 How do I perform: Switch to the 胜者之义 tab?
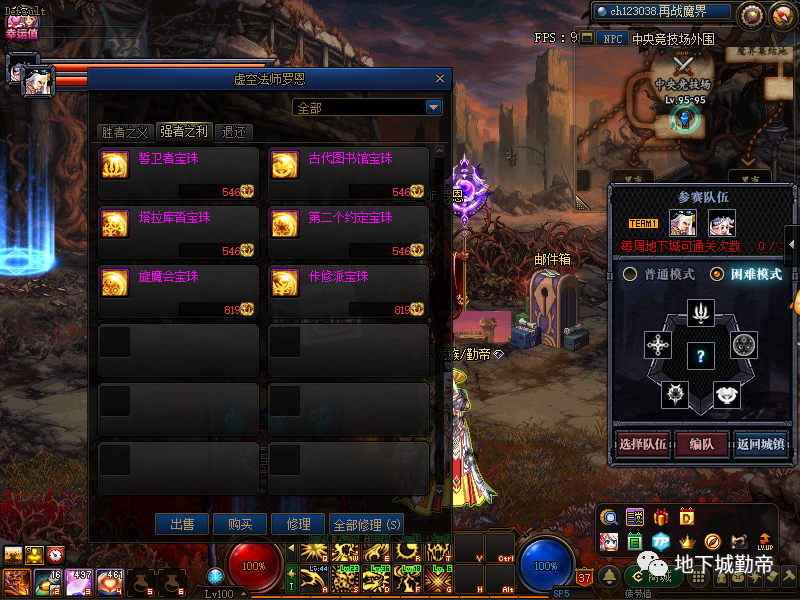pos(125,132)
